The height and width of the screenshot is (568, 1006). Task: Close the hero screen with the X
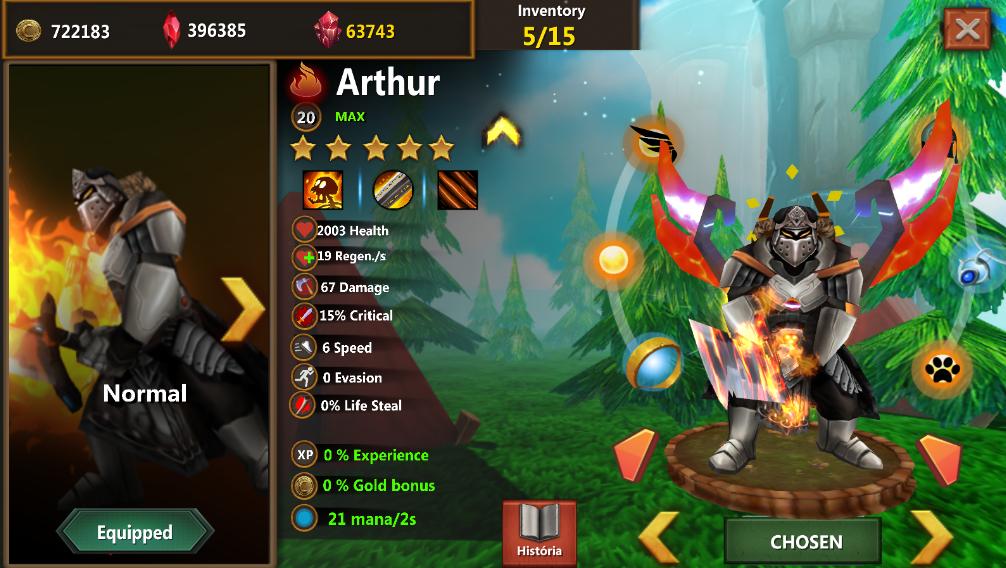point(966,29)
